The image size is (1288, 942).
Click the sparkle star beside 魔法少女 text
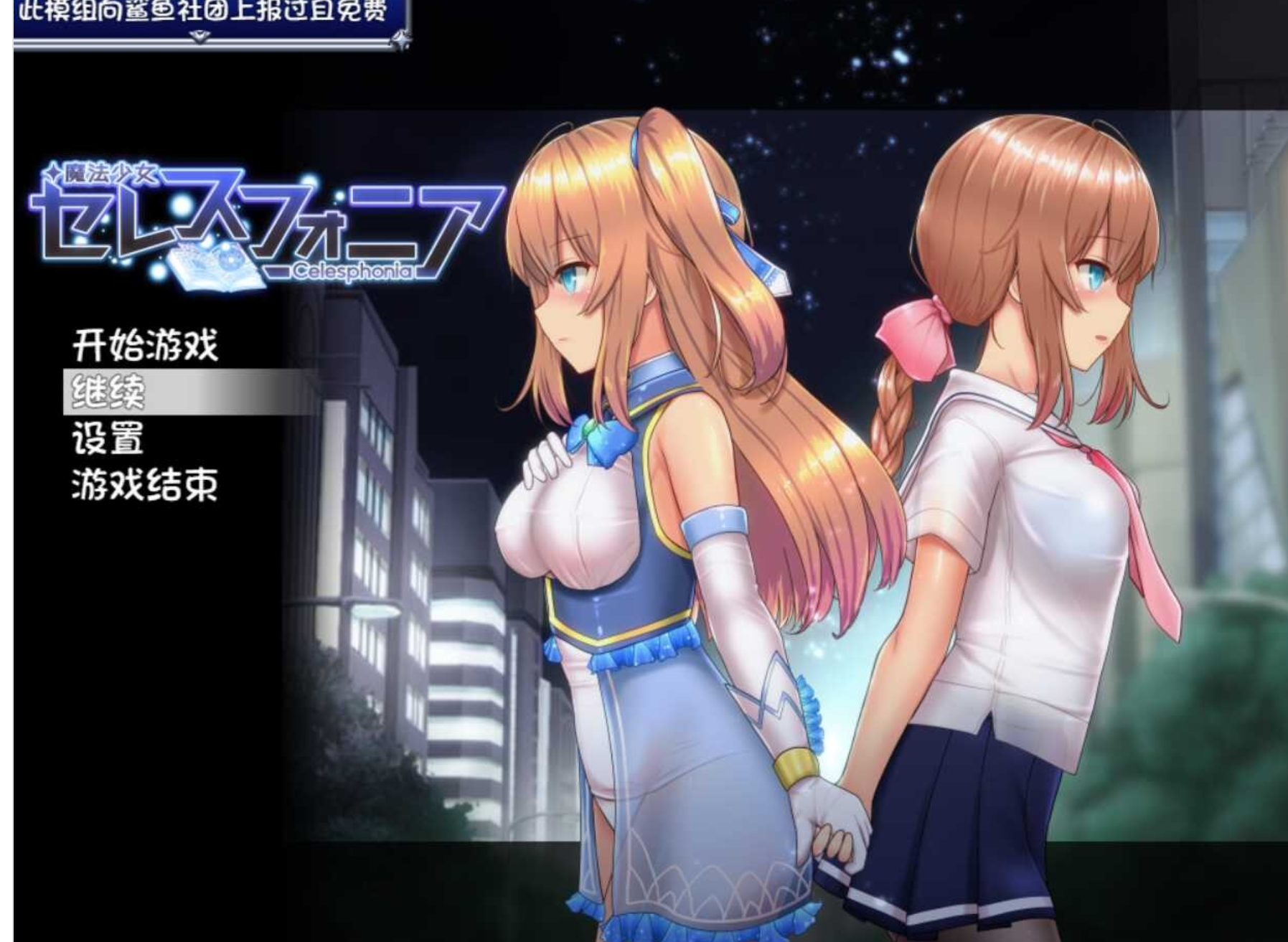[53, 172]
